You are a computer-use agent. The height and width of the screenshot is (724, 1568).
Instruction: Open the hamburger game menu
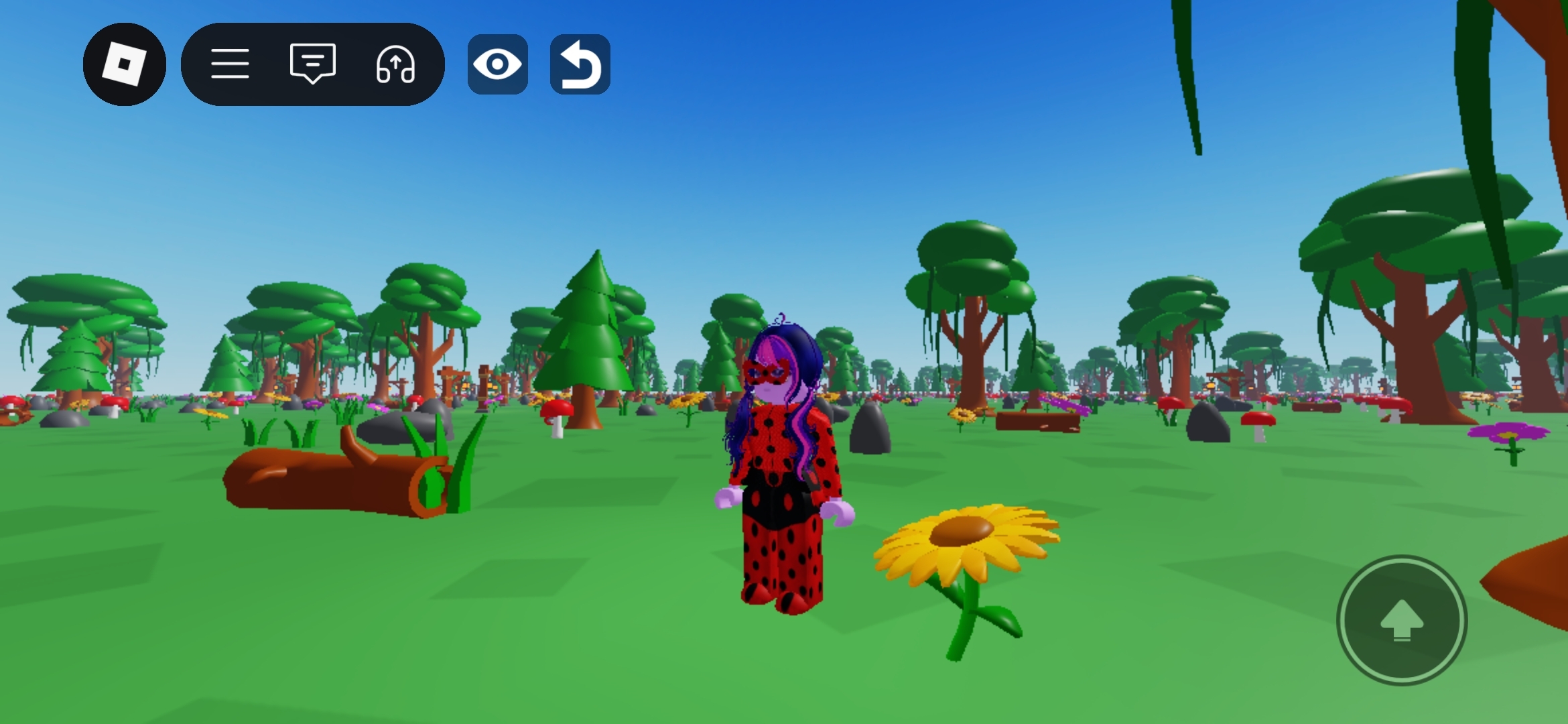click(231, 64)
